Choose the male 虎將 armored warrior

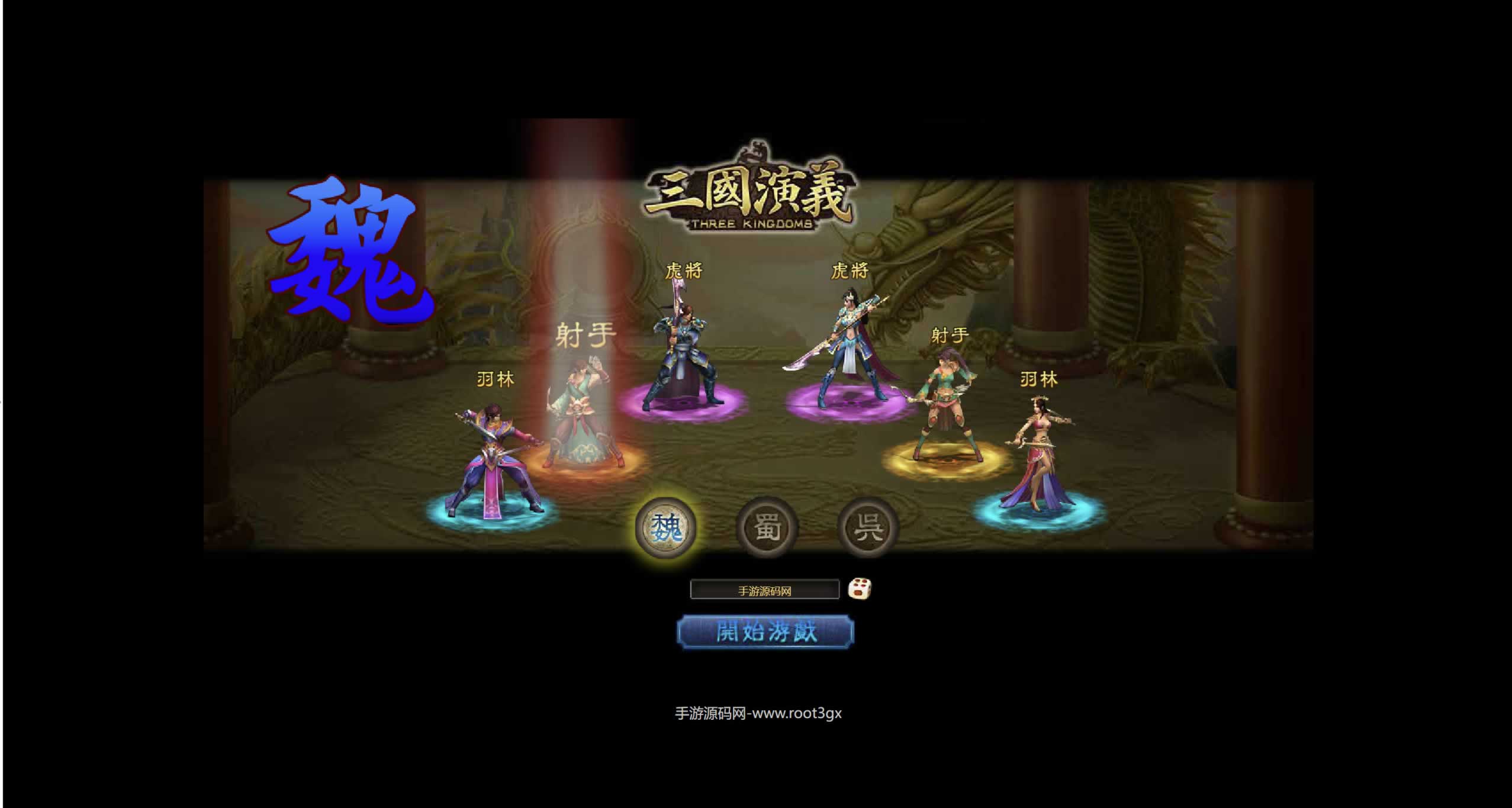681,361
